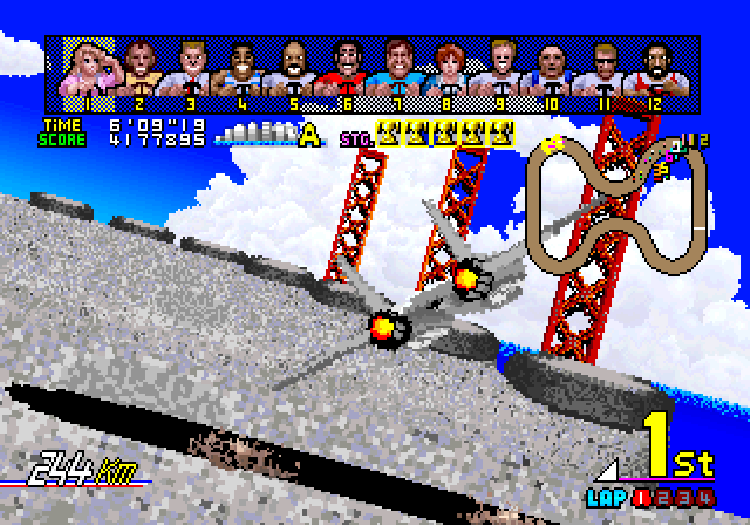Select the blue-shirted racer portrait number 7
The width and height of the screenshot is (750, 525).
pyautogui.click(x=396, y=72)
